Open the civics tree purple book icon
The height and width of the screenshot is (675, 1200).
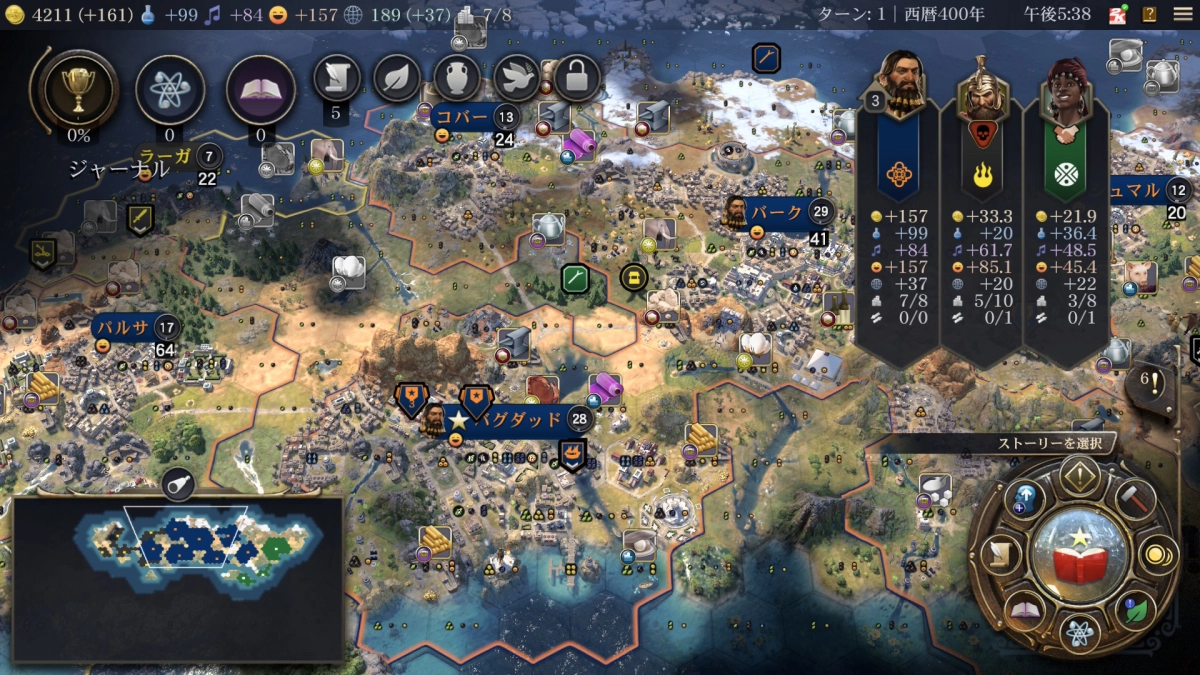click(260, 89)
